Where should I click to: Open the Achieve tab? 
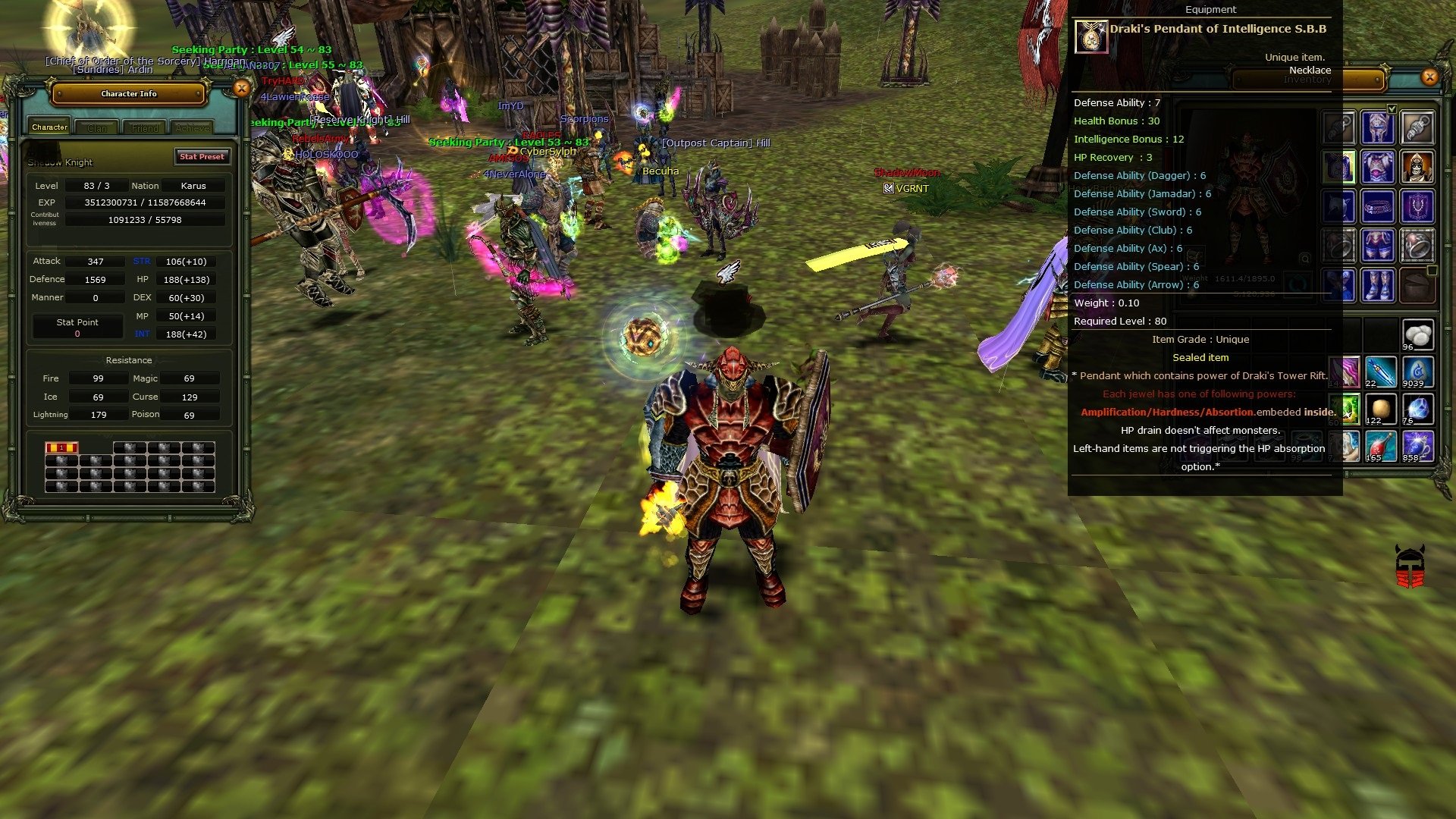pyautogui.click(x=191, y=127)
